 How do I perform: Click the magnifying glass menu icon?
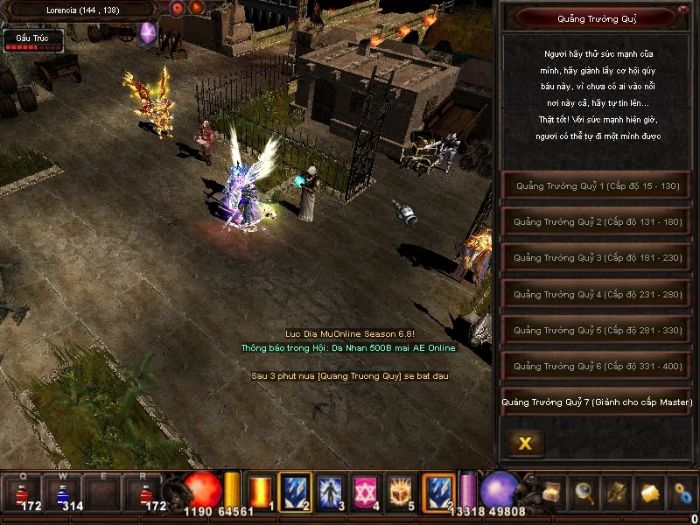585,491
